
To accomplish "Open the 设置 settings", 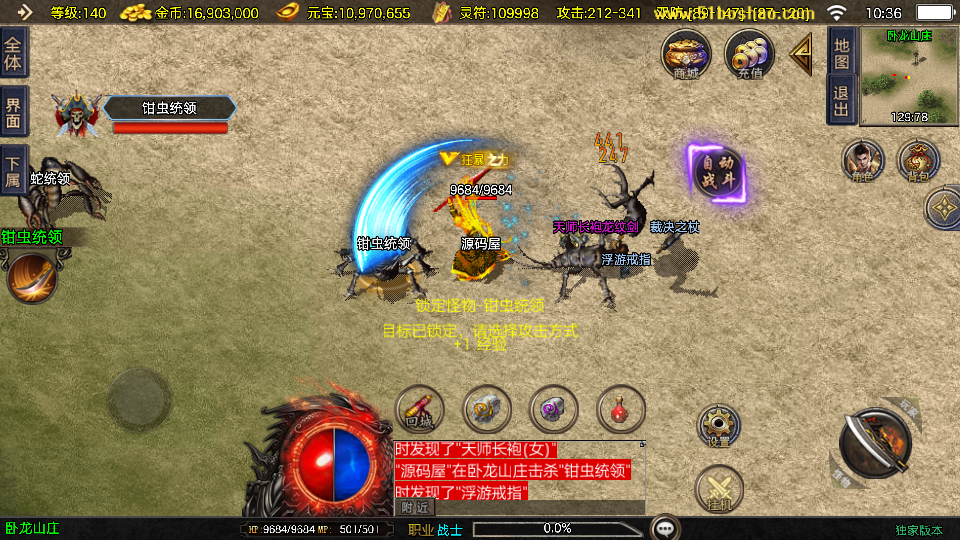I will (719, 427).
